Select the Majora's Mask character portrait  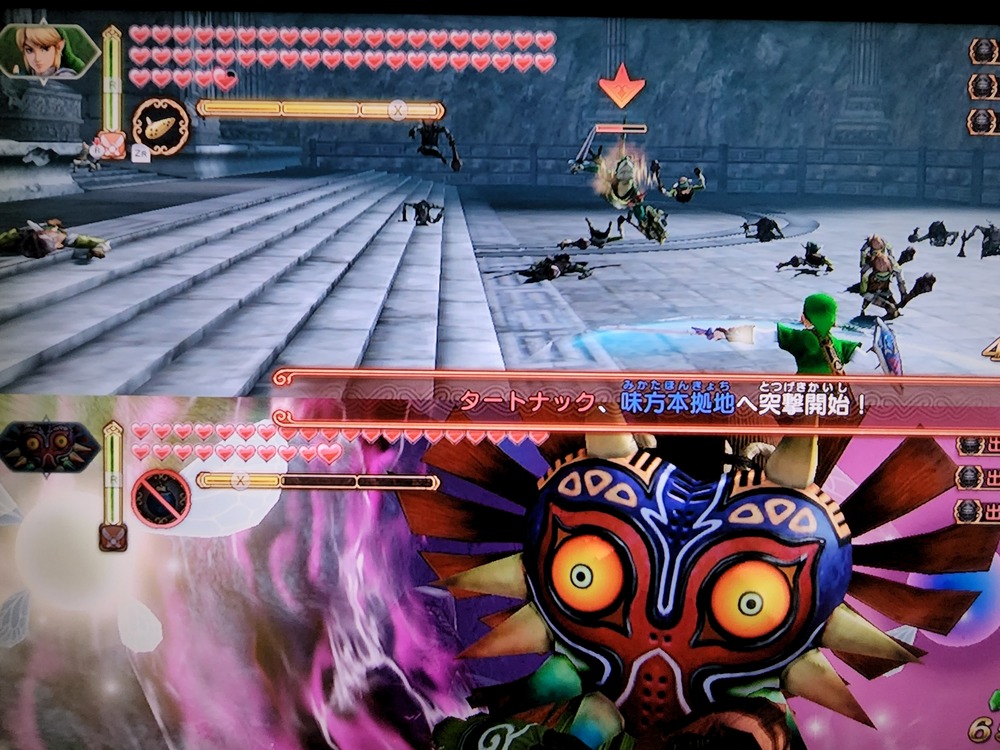(x=48, y=448)
